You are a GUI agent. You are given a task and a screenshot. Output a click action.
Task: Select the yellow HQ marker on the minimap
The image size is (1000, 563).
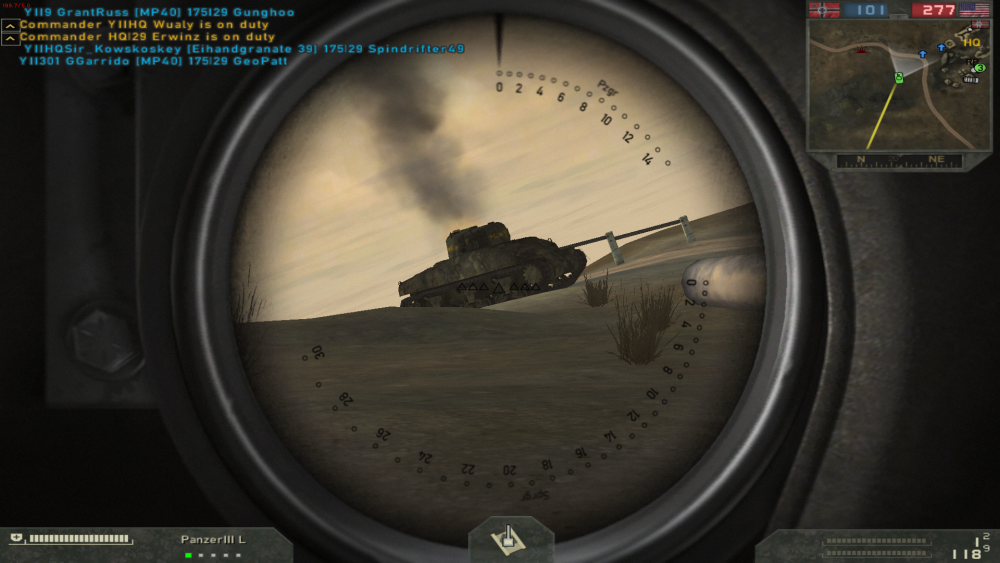click(x=971, y=42)
